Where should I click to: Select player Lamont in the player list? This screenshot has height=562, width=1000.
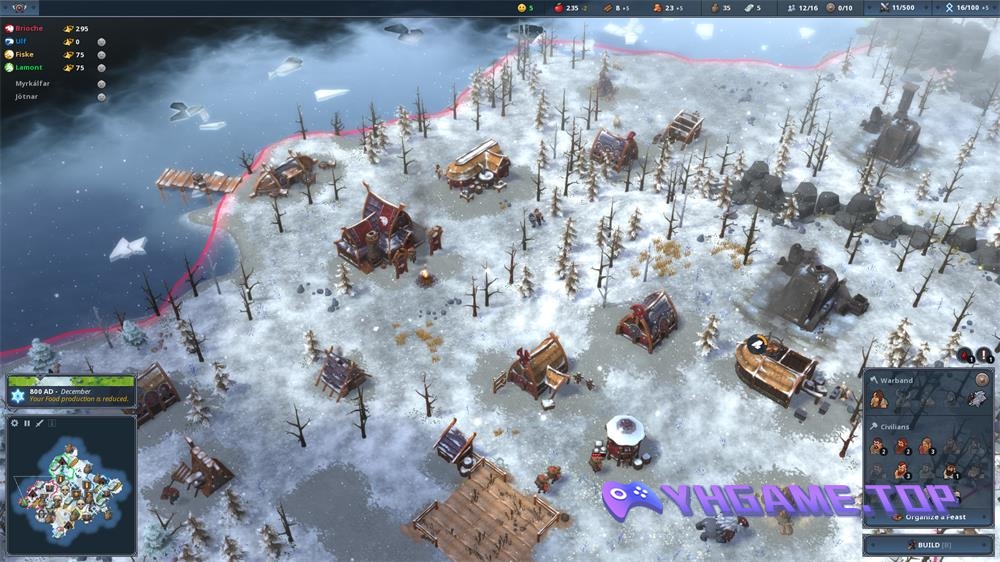tap(28, 67)
